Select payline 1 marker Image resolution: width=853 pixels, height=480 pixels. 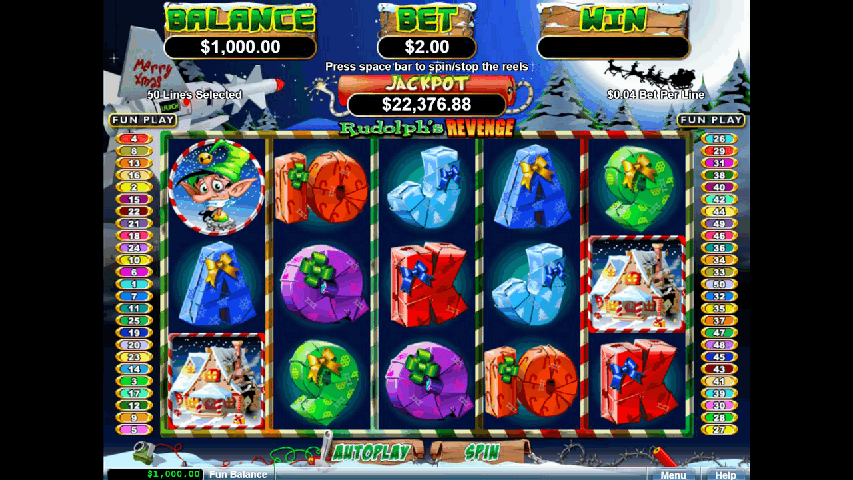[x=133, y=284]
